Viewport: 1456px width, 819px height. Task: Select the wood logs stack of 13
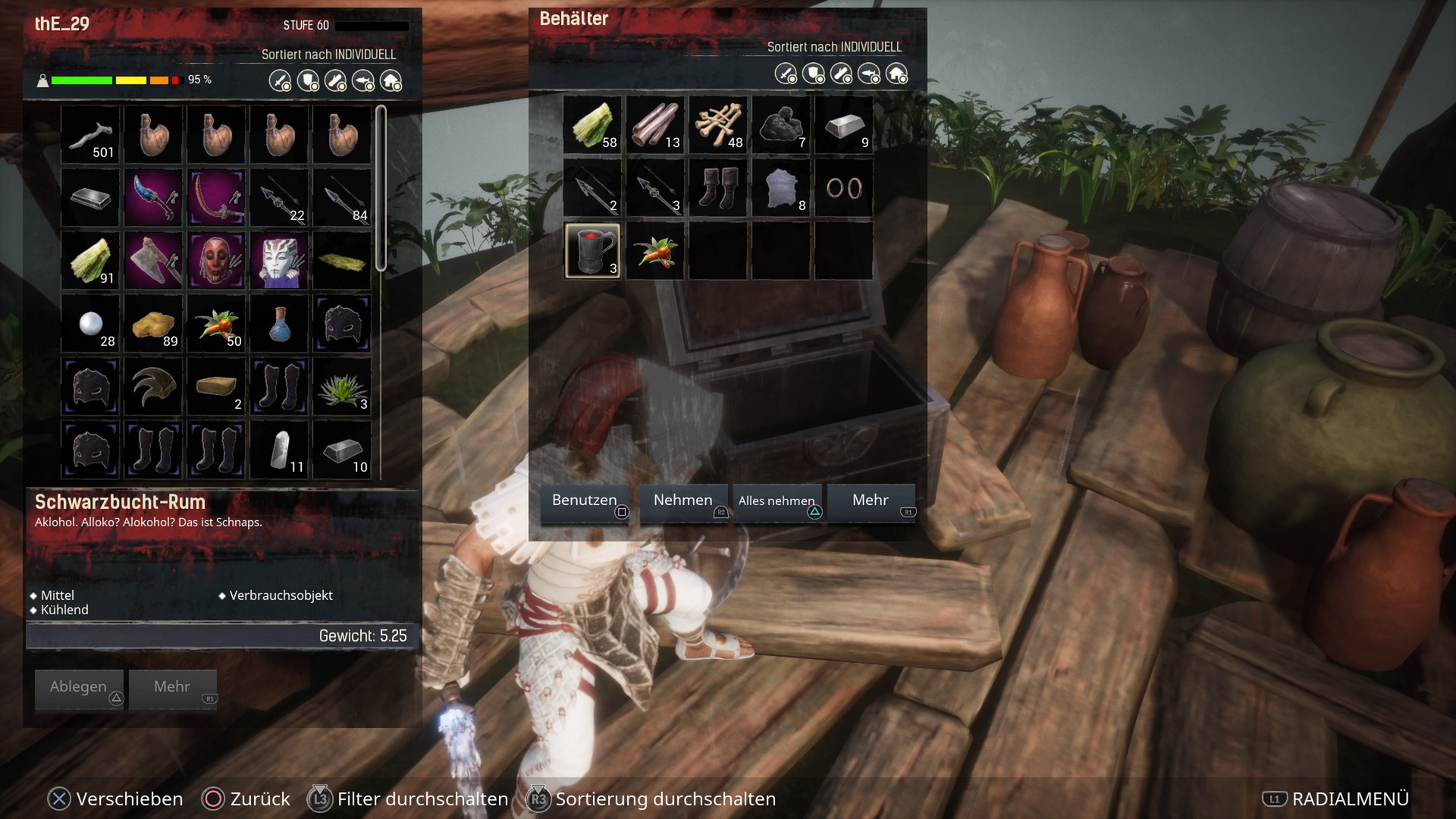click(655, 125)
